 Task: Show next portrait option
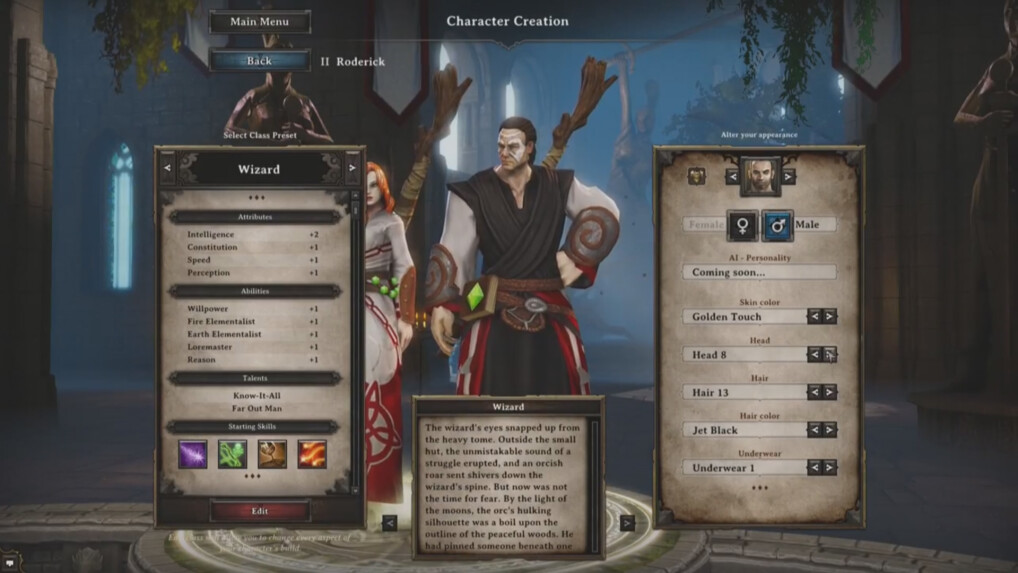pos(789,176)
